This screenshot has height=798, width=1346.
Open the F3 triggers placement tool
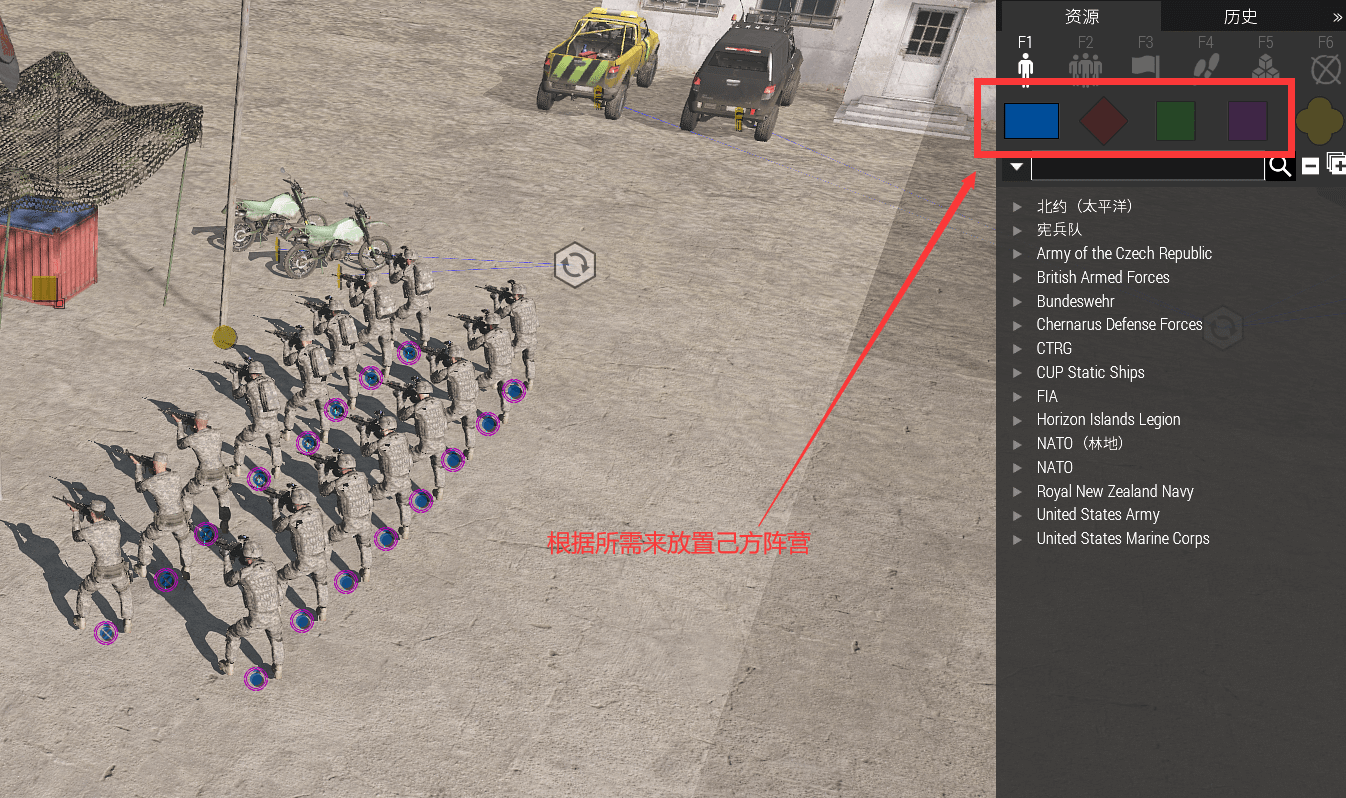point(1145,62)
